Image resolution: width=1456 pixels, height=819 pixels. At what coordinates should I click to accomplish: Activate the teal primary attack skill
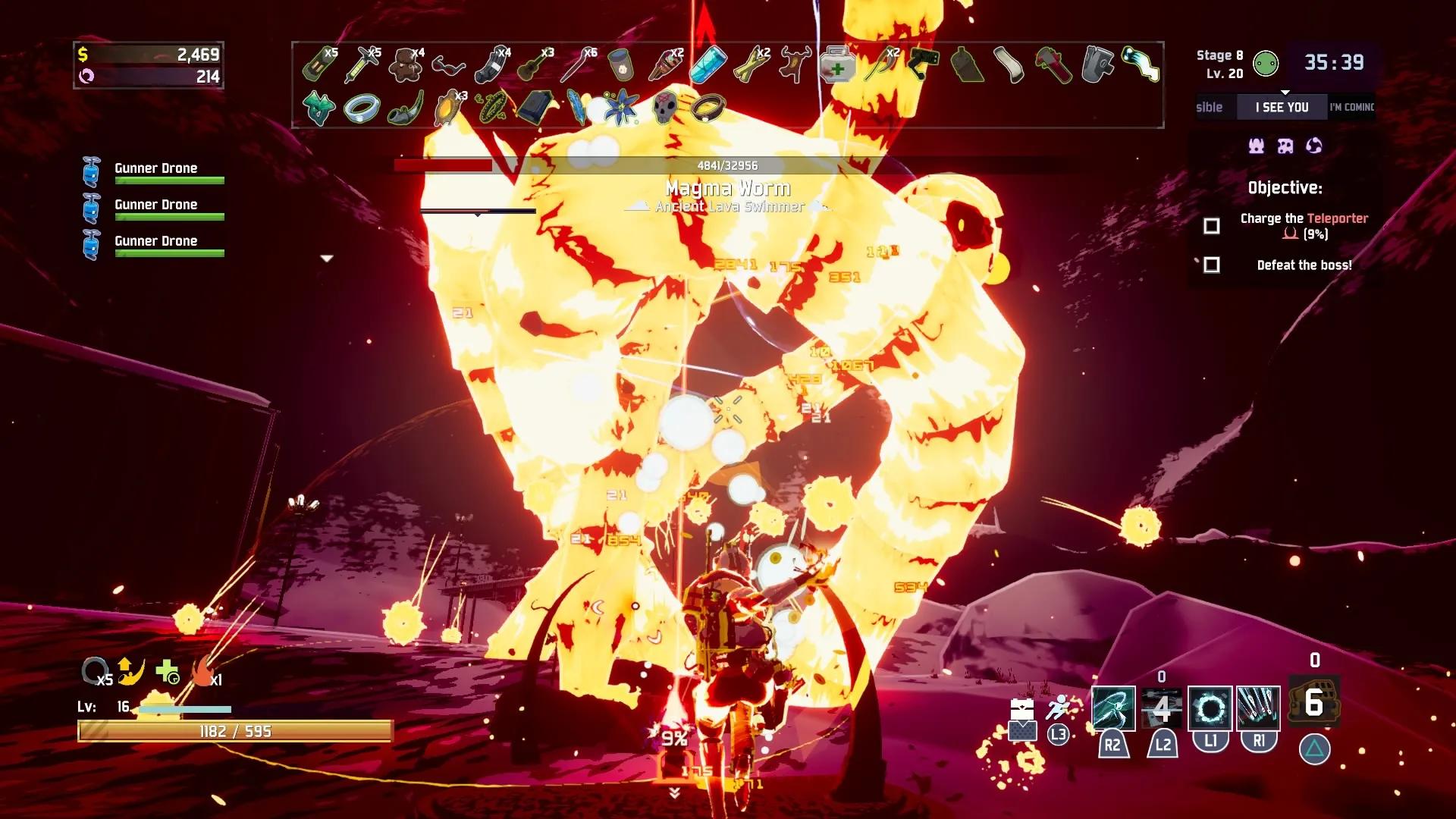1112,708
